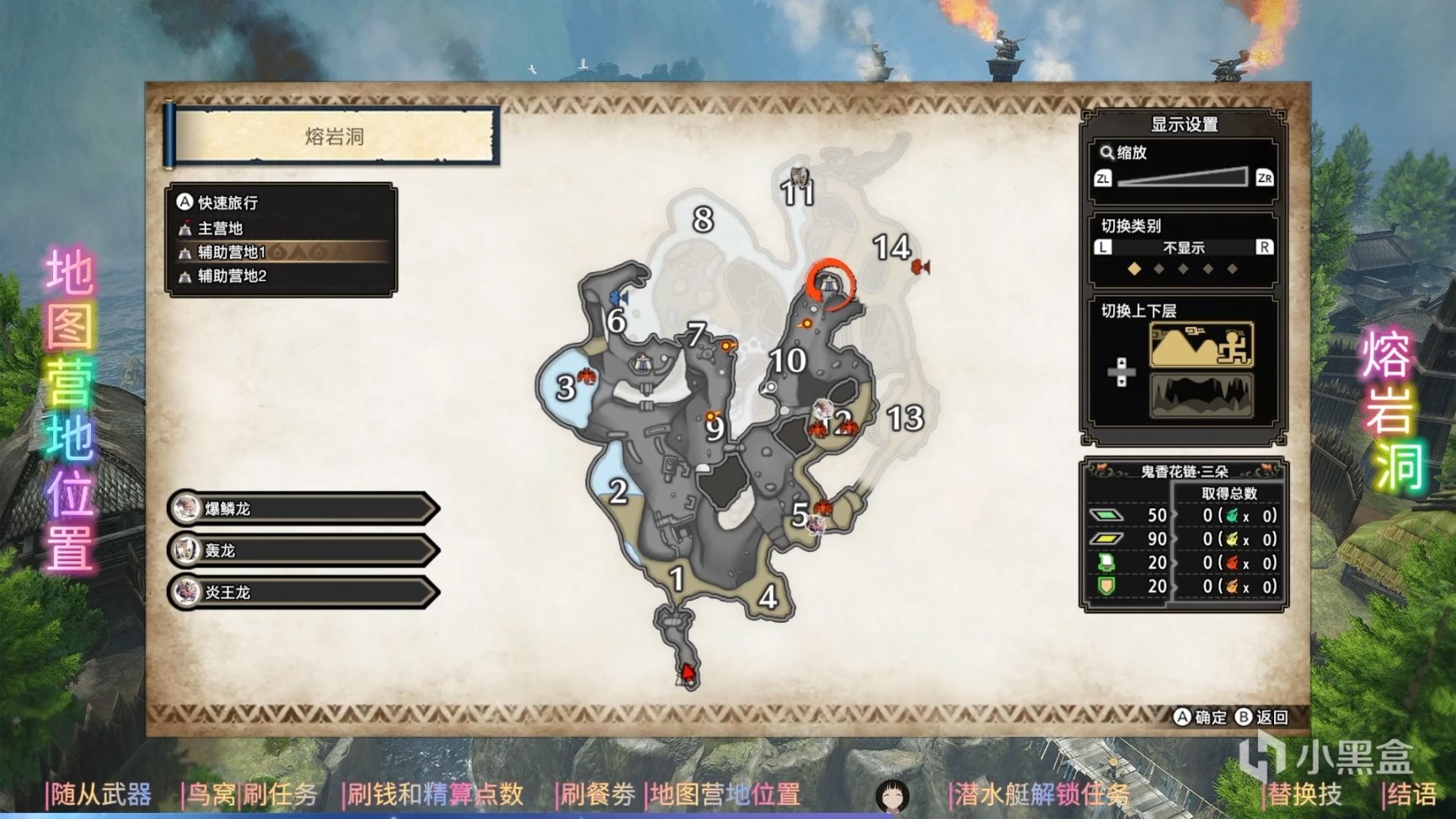Jump to 潜水艇解锁任务 video chapter
Screen dimensions: 1456x819
pos(1041,794)
